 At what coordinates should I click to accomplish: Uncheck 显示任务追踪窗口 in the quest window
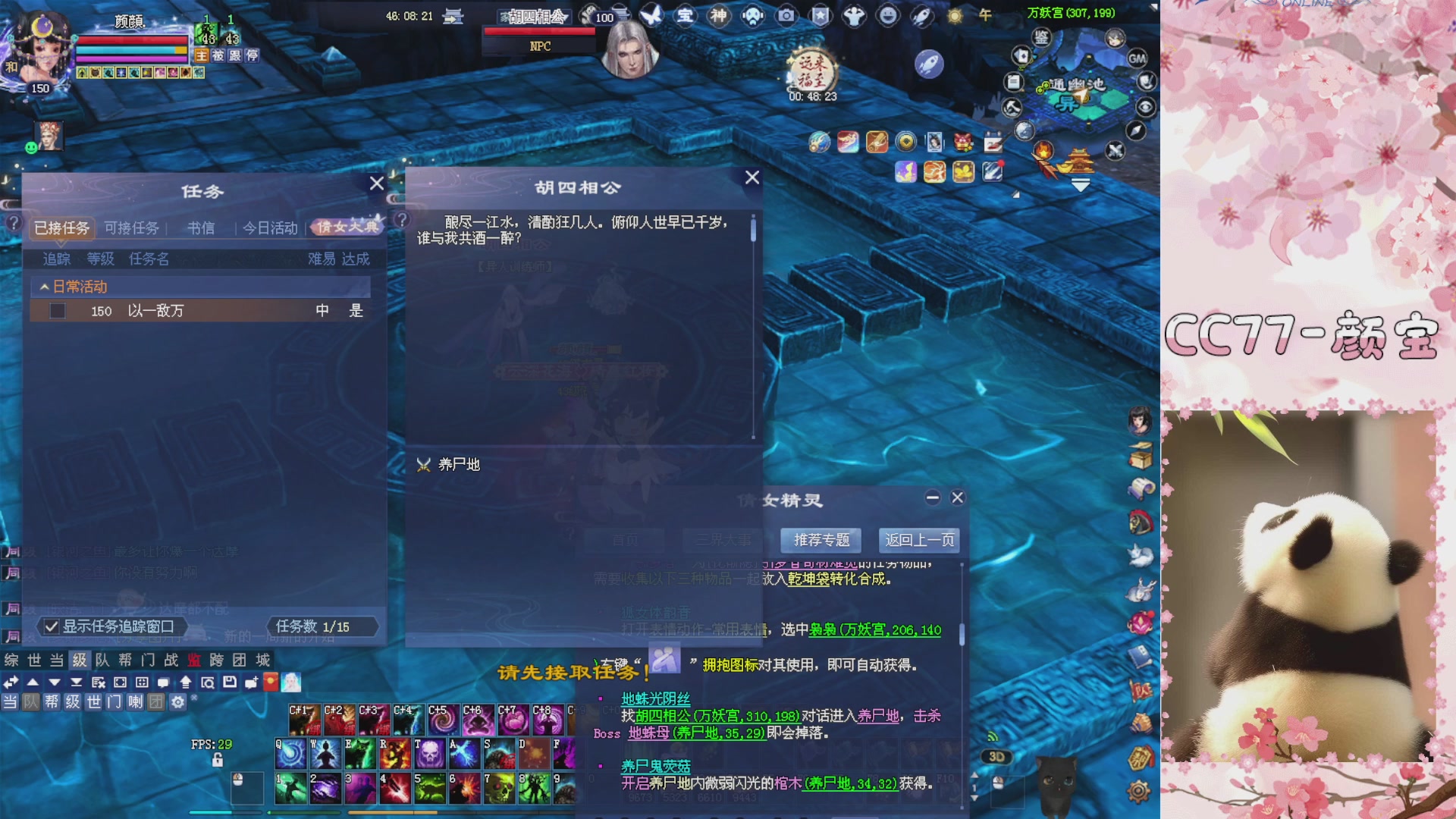click(51, 627)
